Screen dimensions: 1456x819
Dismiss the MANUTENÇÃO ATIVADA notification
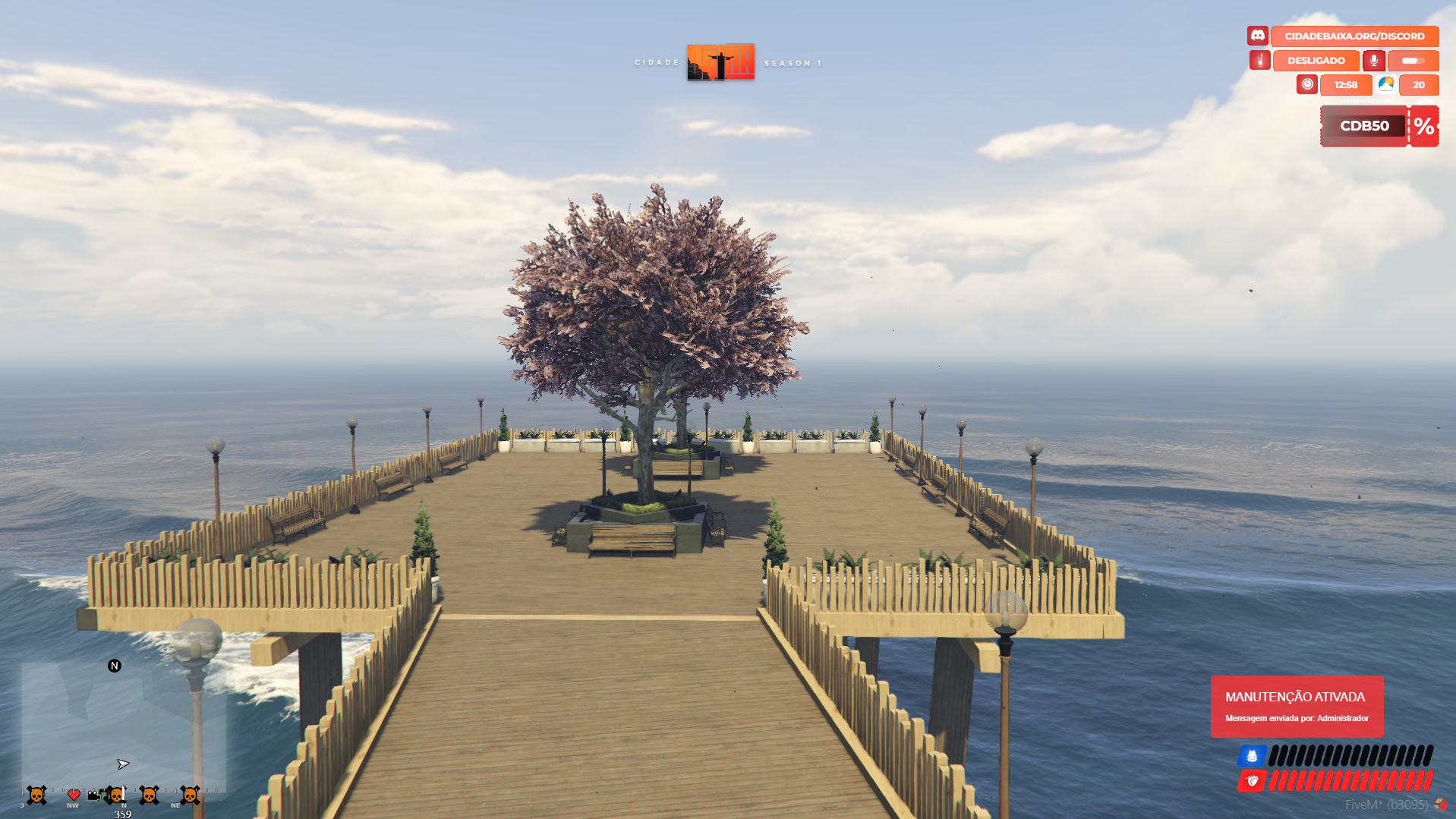(1297, 706)
